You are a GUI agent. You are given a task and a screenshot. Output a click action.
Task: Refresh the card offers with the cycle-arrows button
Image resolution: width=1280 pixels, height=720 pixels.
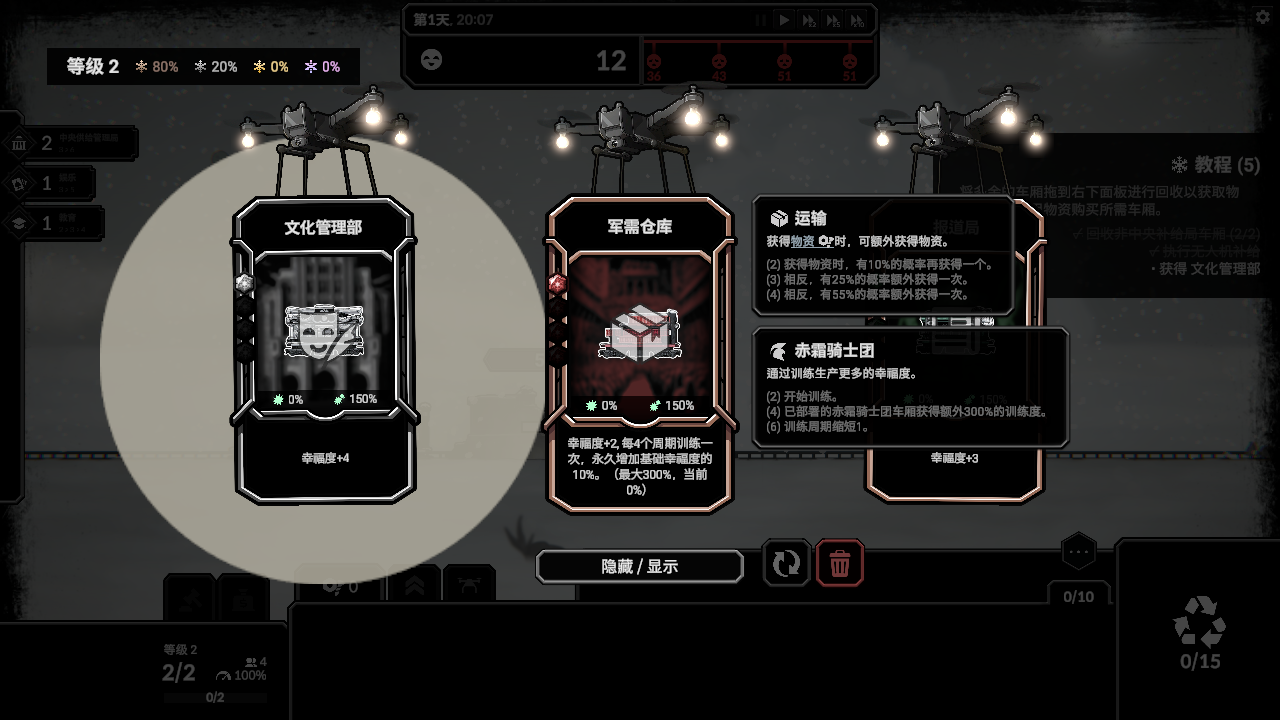pos(786,564)
